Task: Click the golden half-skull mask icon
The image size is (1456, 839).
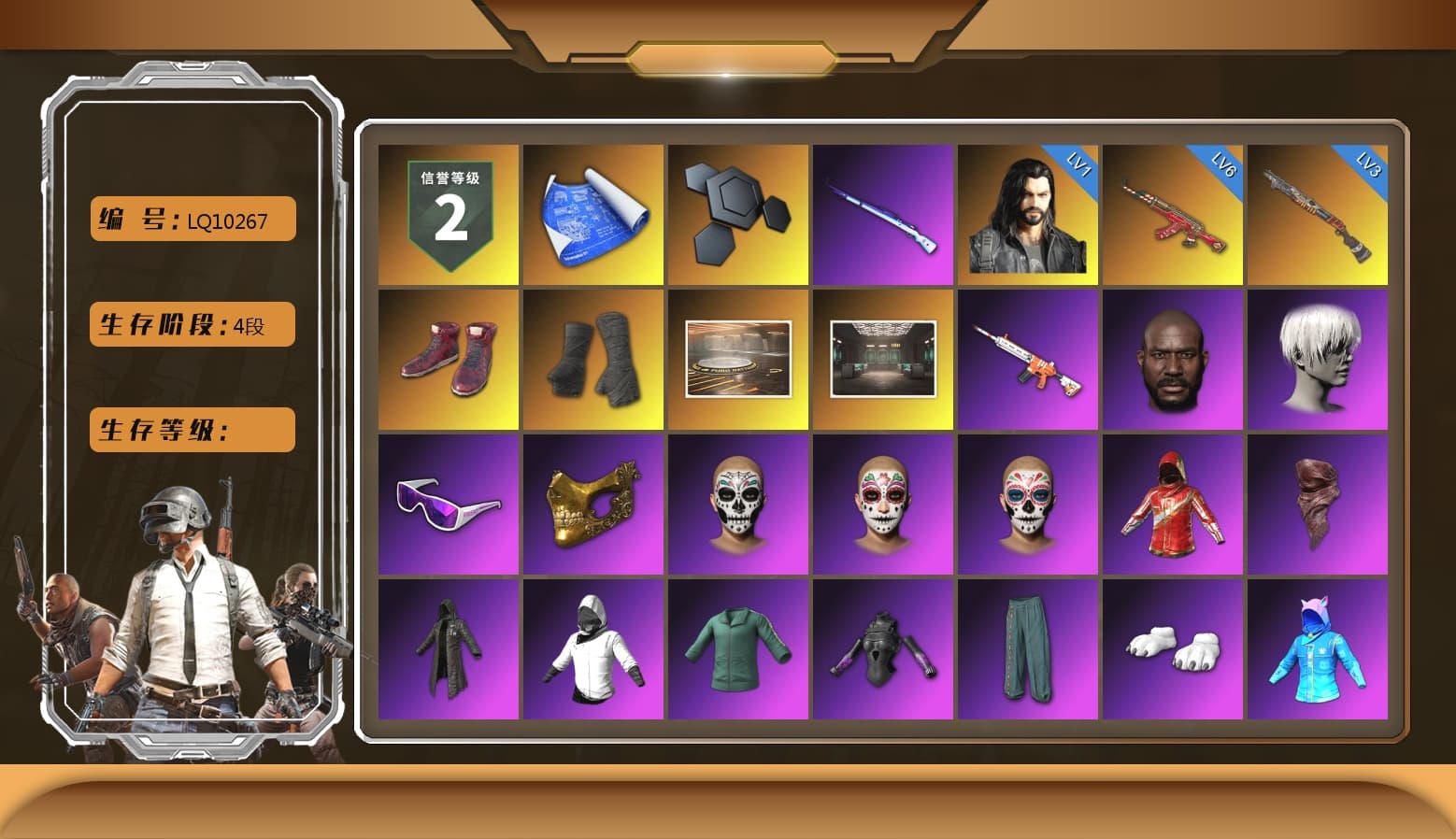Action: tap(592, 505)
